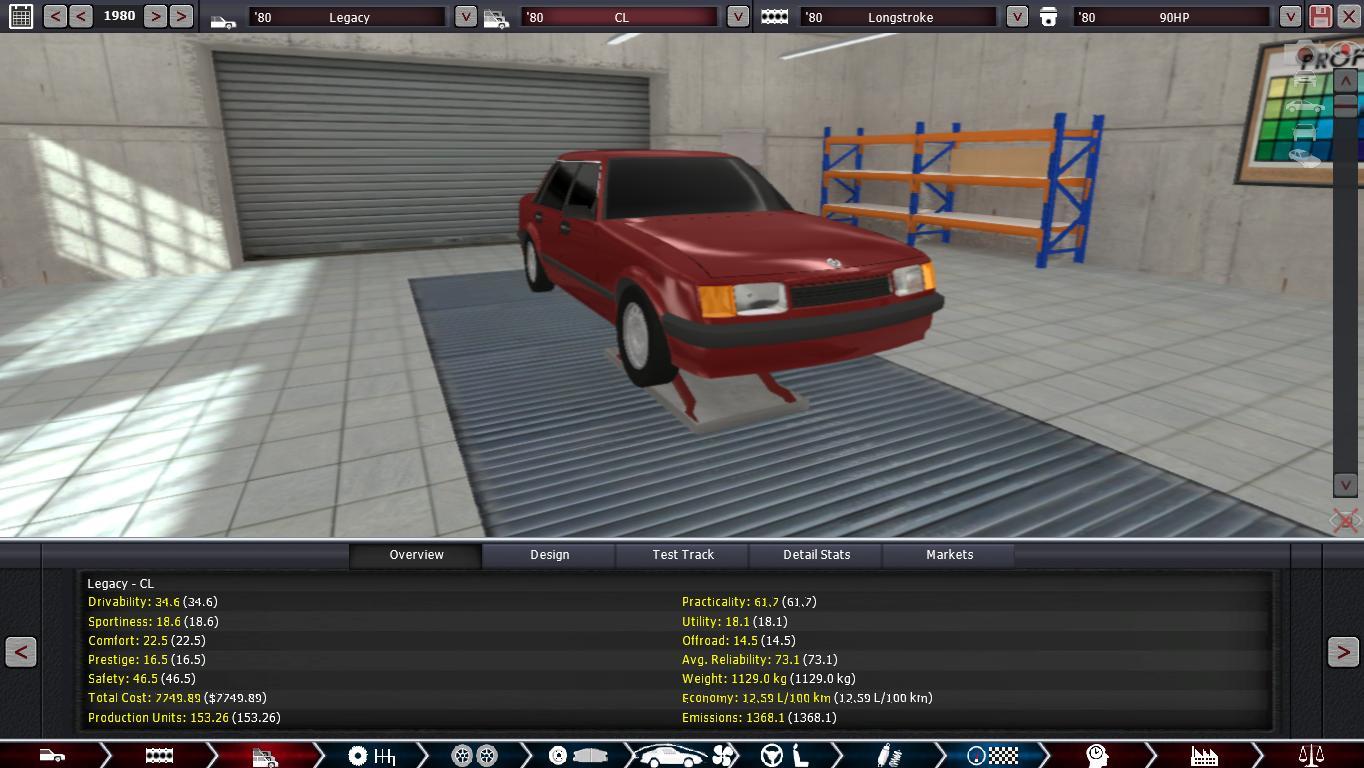Go to the previous stats page arrow
Image resolution: width=1364 pixels, height=768 pixels.
[21, 652]
